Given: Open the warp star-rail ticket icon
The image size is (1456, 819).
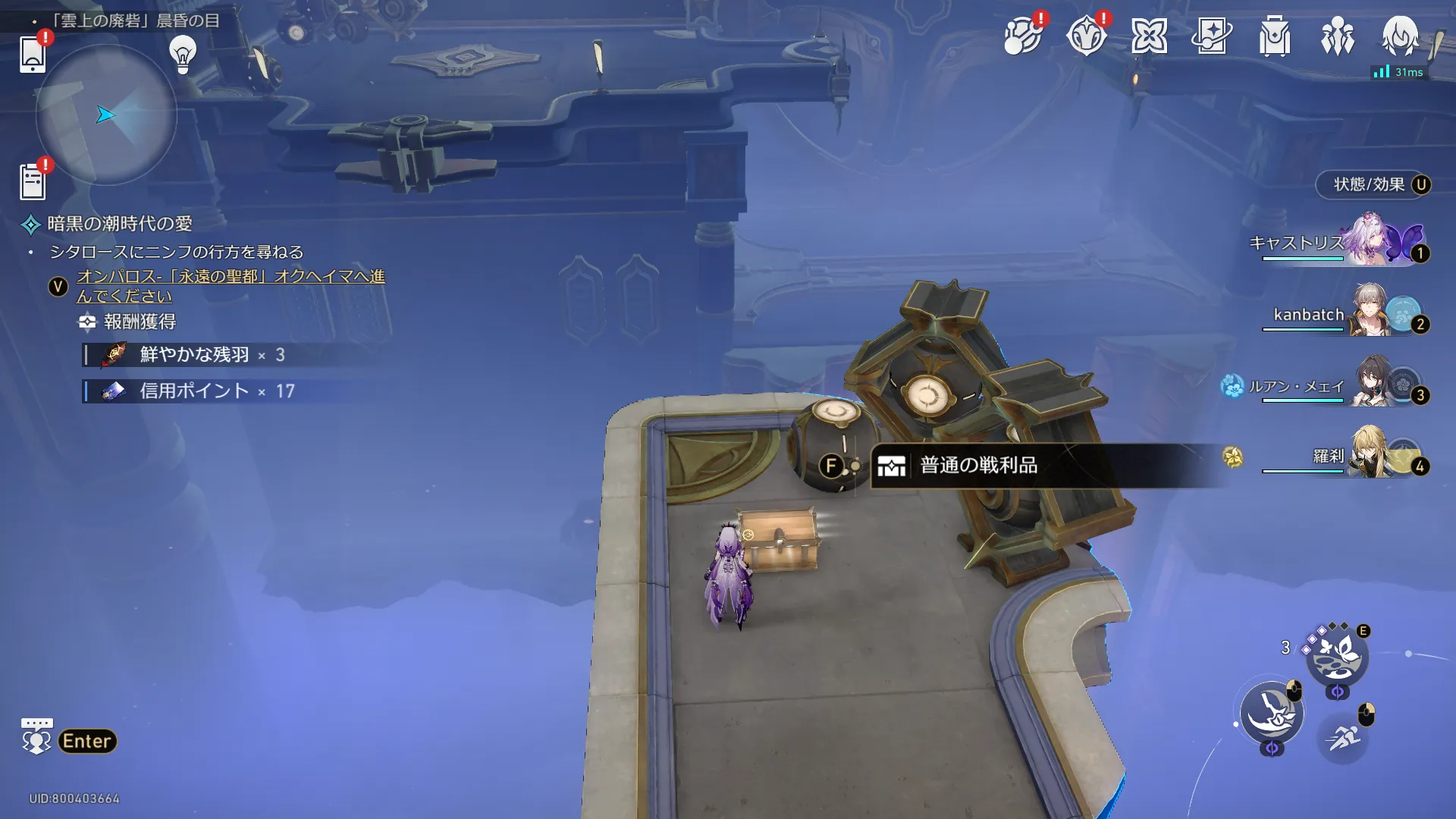Looking at the screenshot, I should (x=1211, y=36).
